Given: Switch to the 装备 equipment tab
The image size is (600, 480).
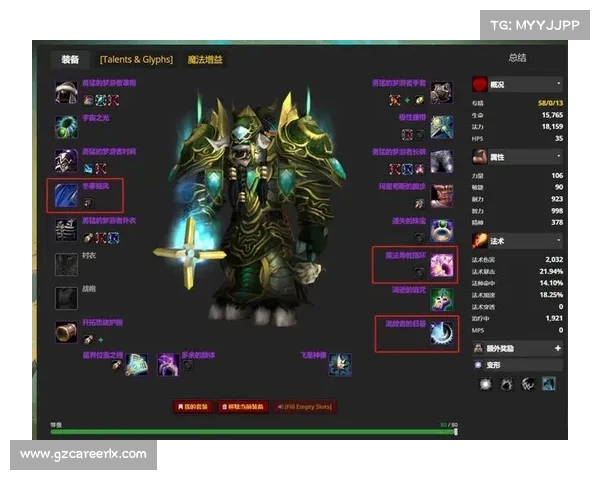Looking at the screenshot, I should point(70,60).
